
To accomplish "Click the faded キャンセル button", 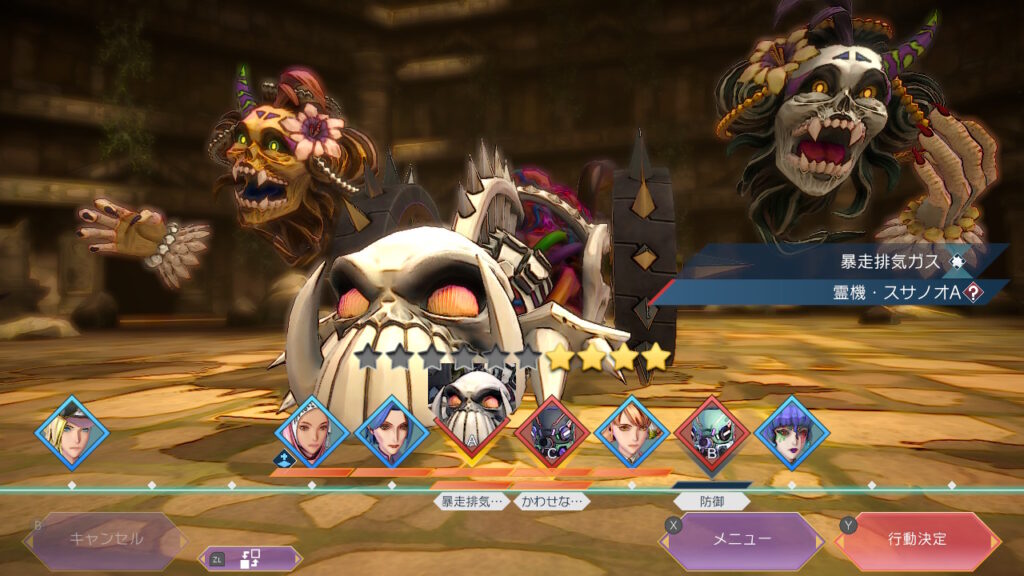I will pos(105,539).
